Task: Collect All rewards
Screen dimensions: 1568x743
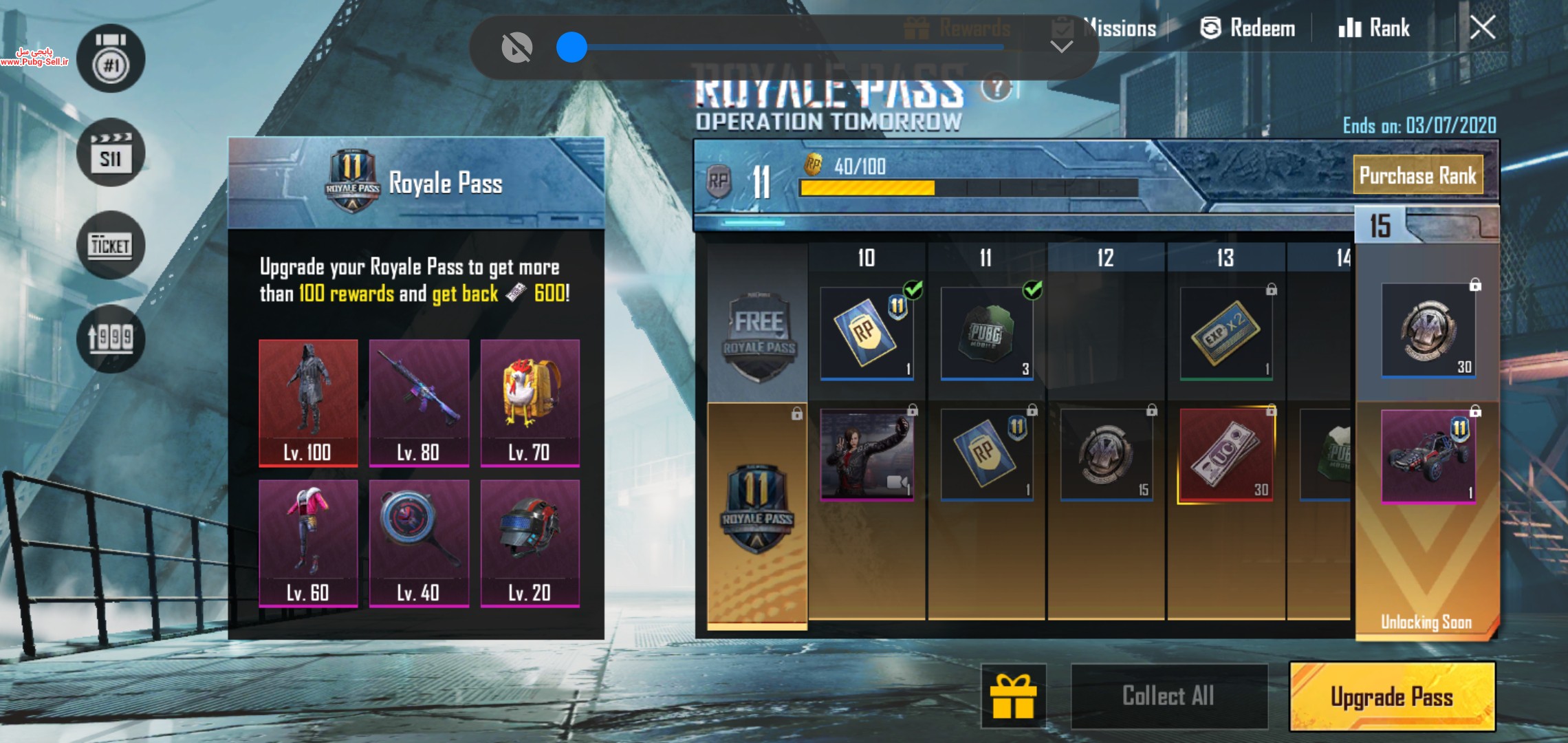Action: point(1168,696)
